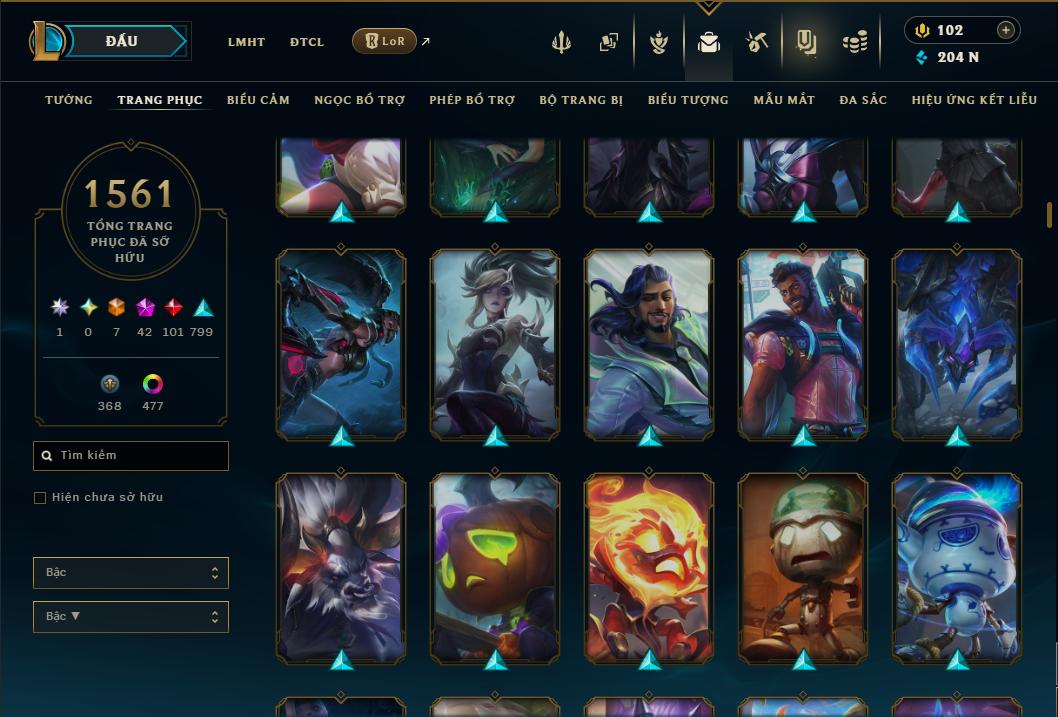Open the trident Clash icon
Image resolution: width=1058 pixels, height=717 pixels.
pos(561,42)
